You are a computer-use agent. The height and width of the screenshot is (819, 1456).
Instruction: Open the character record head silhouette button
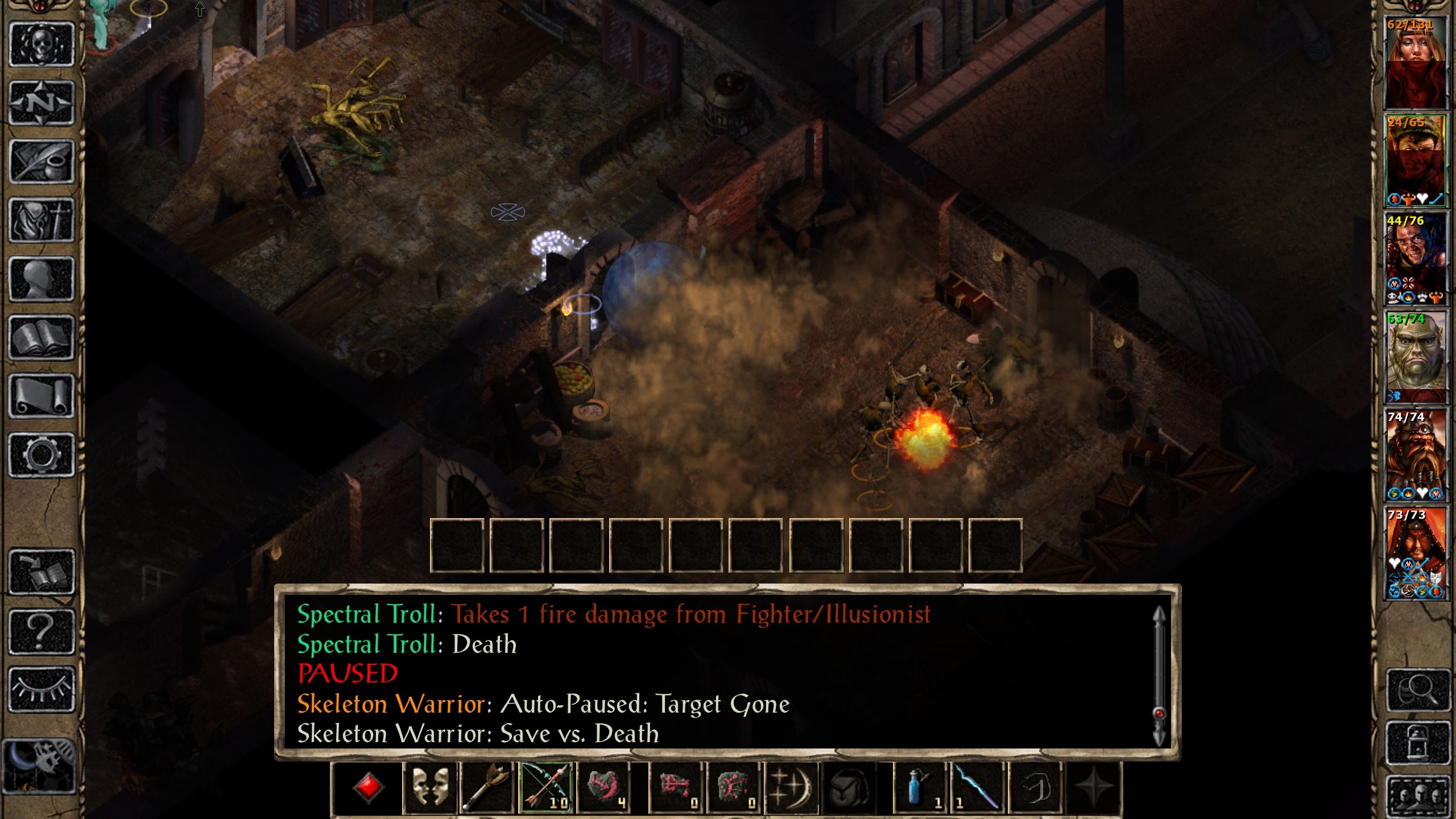tap(42, 278)
